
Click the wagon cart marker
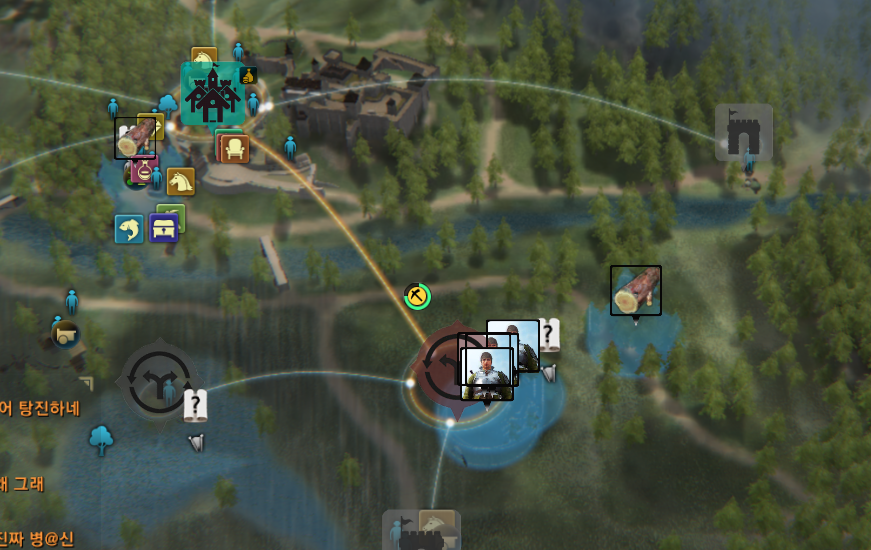[65, 335]
